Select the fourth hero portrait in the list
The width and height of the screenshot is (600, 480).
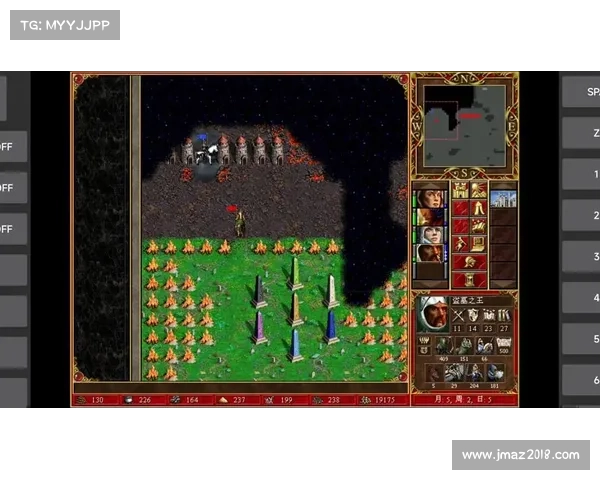(x=430, y=254)
